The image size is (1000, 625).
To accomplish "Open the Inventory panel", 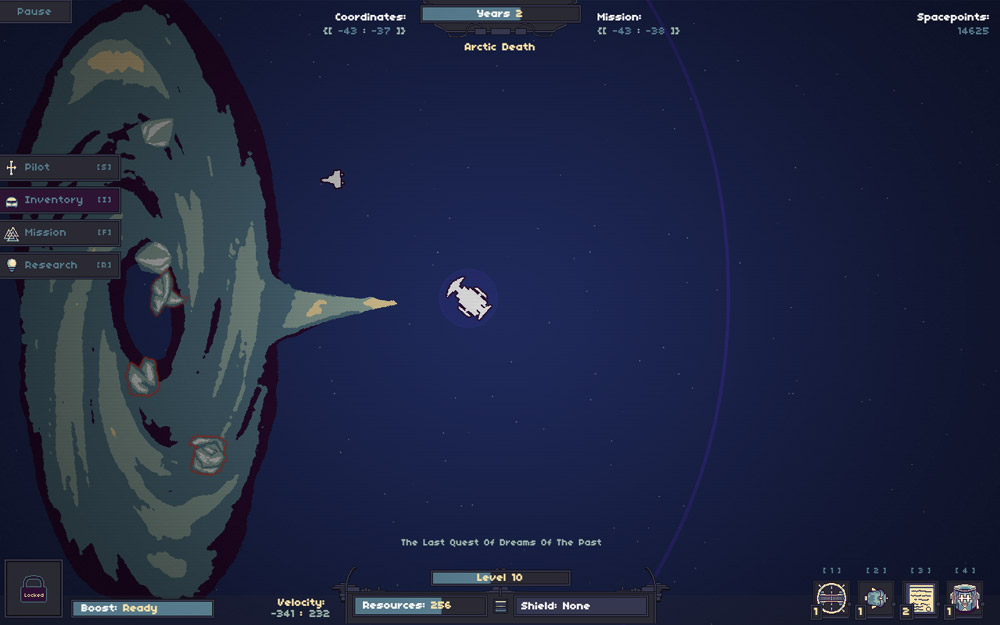I will [60, 200].
